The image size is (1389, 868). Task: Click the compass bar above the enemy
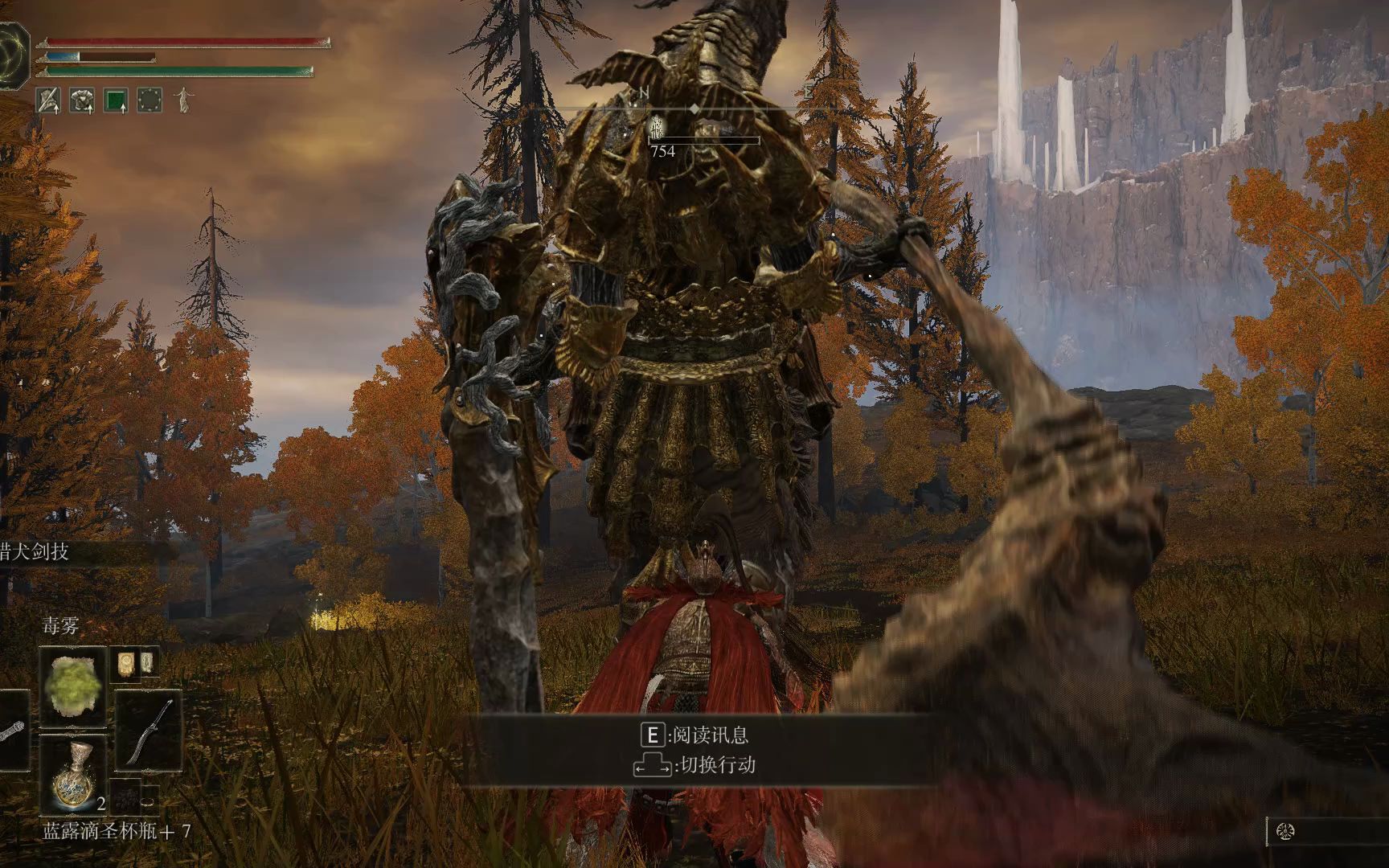point(694,107)
